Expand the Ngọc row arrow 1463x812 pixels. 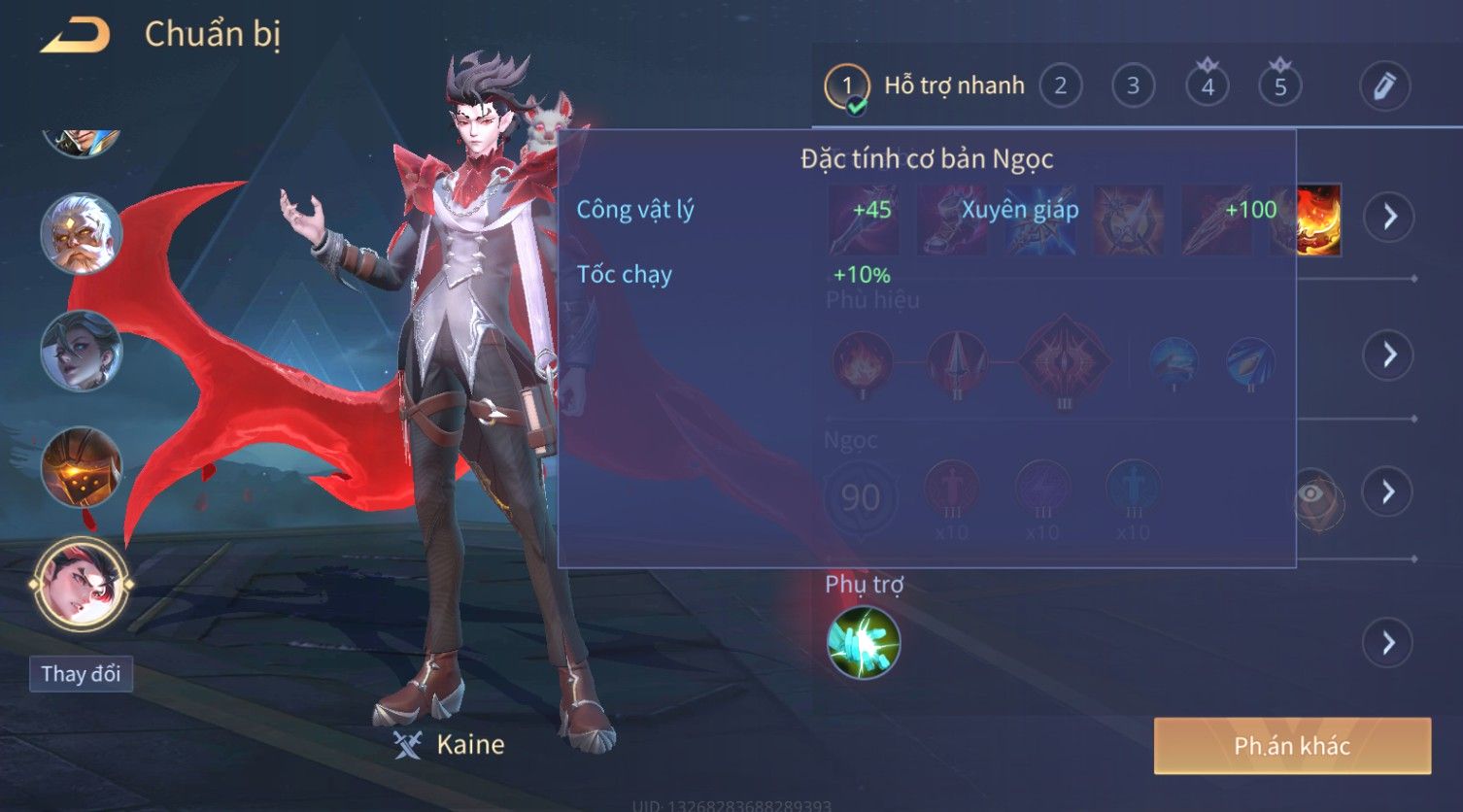pyautogui.click(x=1388, y=491)
